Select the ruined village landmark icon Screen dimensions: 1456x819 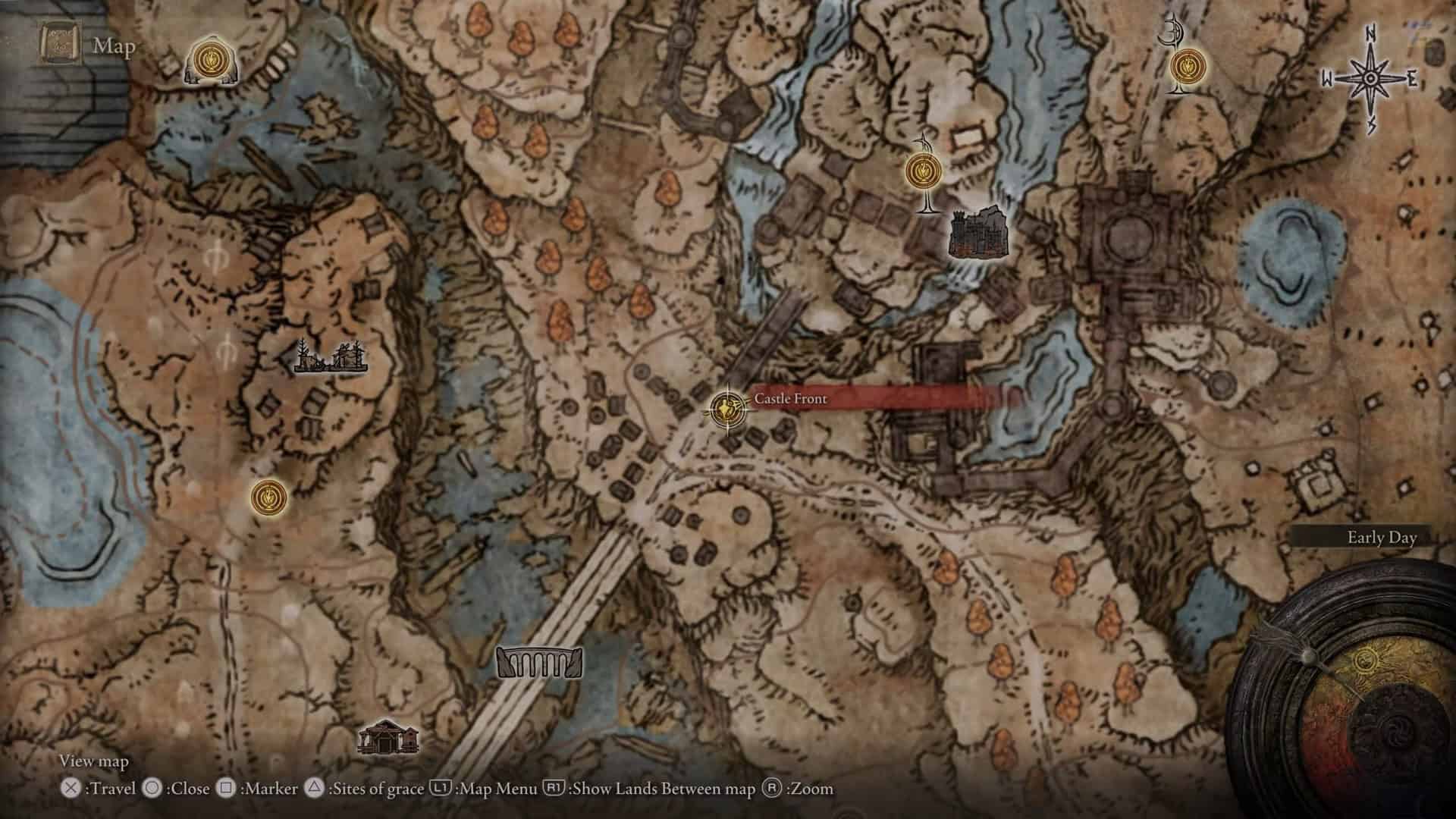click(x=331, y=357)
